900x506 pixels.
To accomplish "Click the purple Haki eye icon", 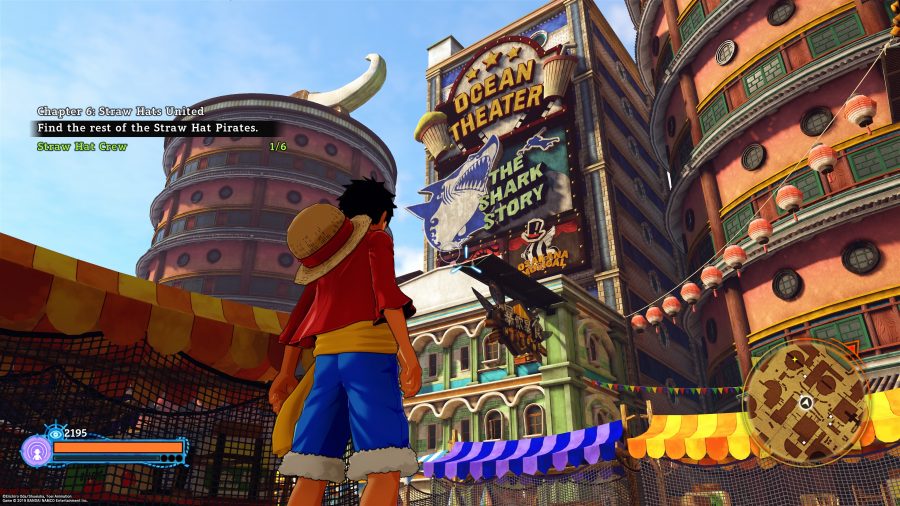I will click(38, 451).
